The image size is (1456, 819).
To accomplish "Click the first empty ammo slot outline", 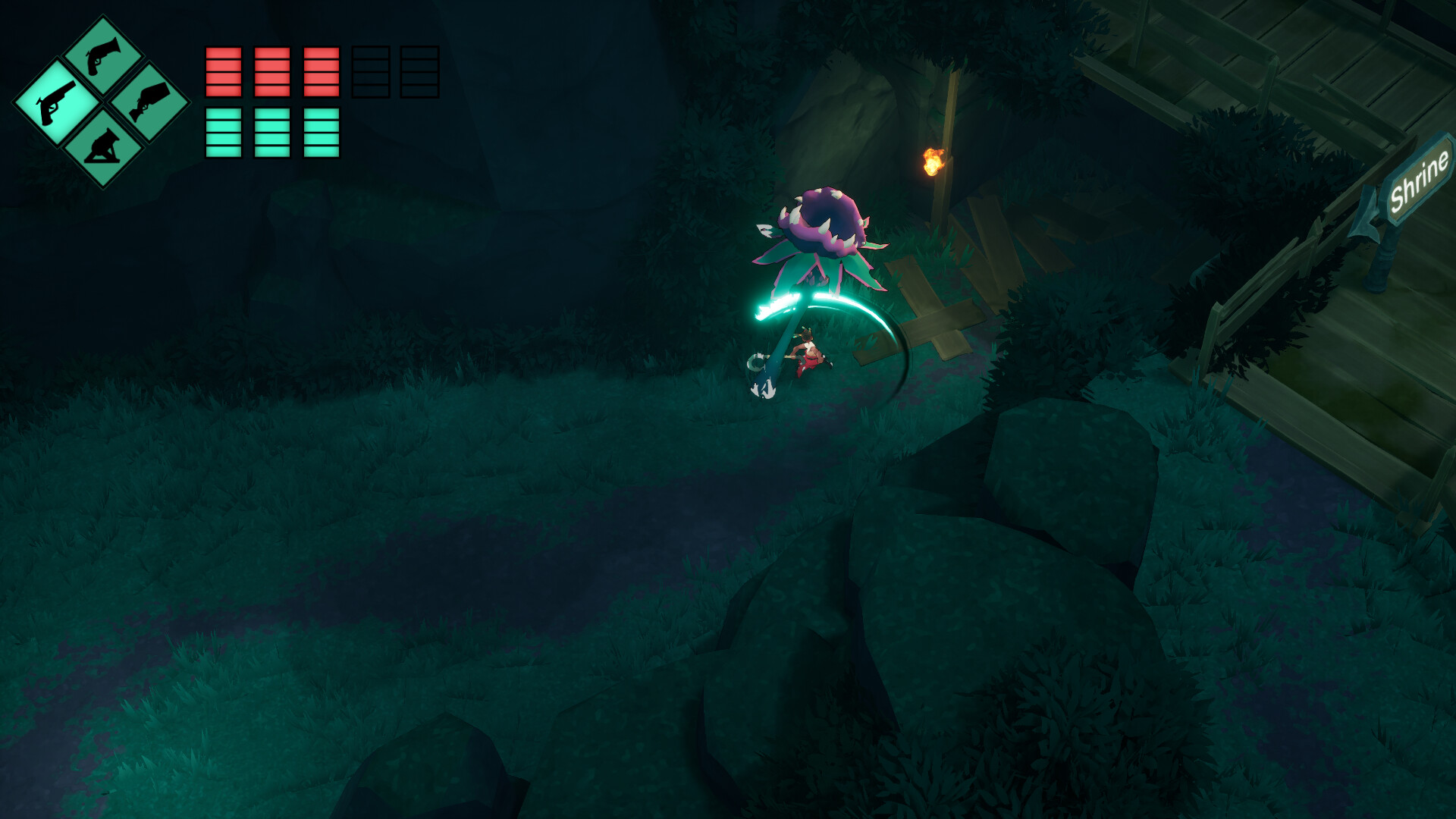I will (x=371, y=72).
